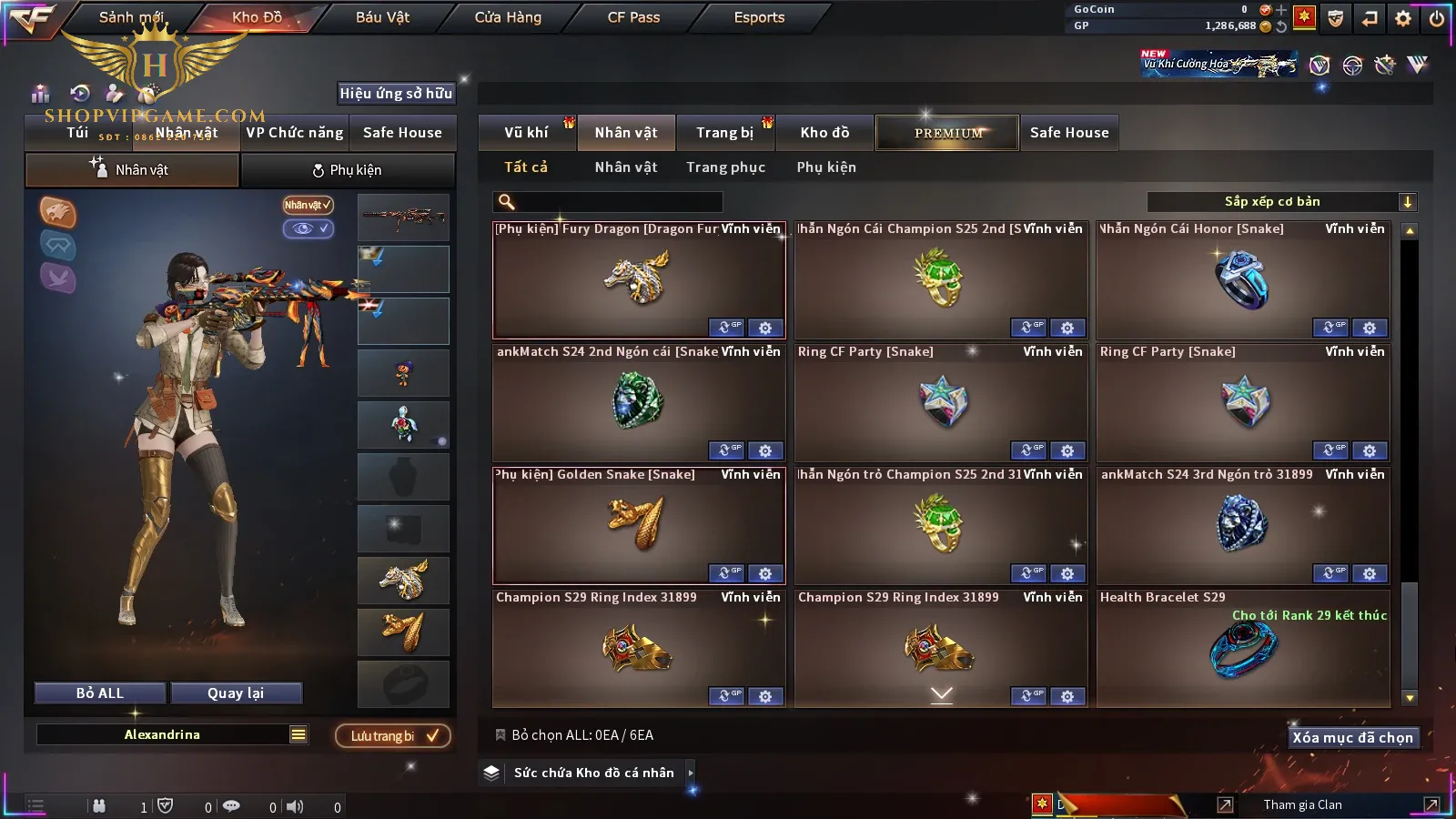Screen dimensions: 1456x819
Task: Open the CF Pass menu
Action: (633, 17)
